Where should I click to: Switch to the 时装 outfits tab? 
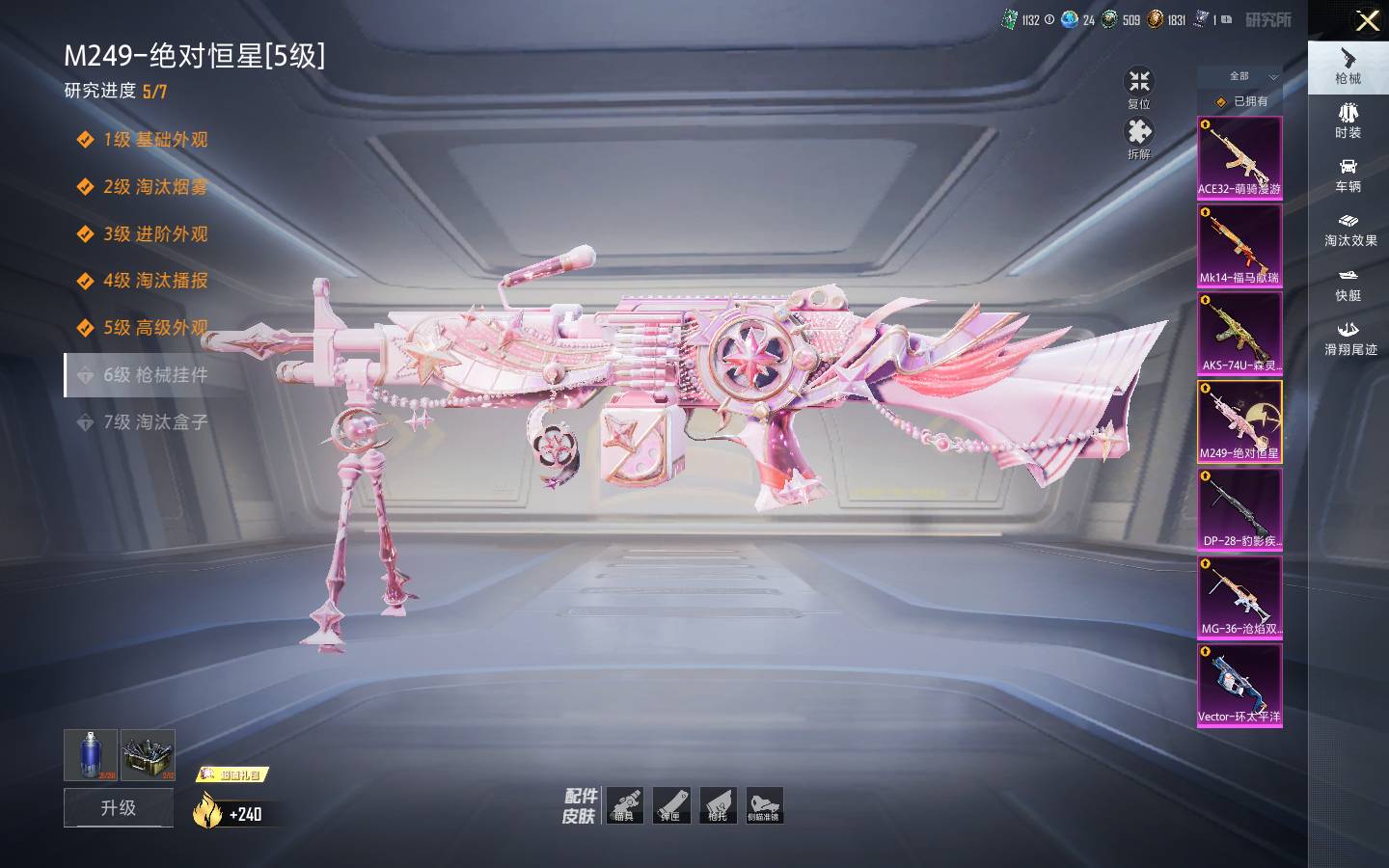pyautogui.click(x=1348, y=121)
